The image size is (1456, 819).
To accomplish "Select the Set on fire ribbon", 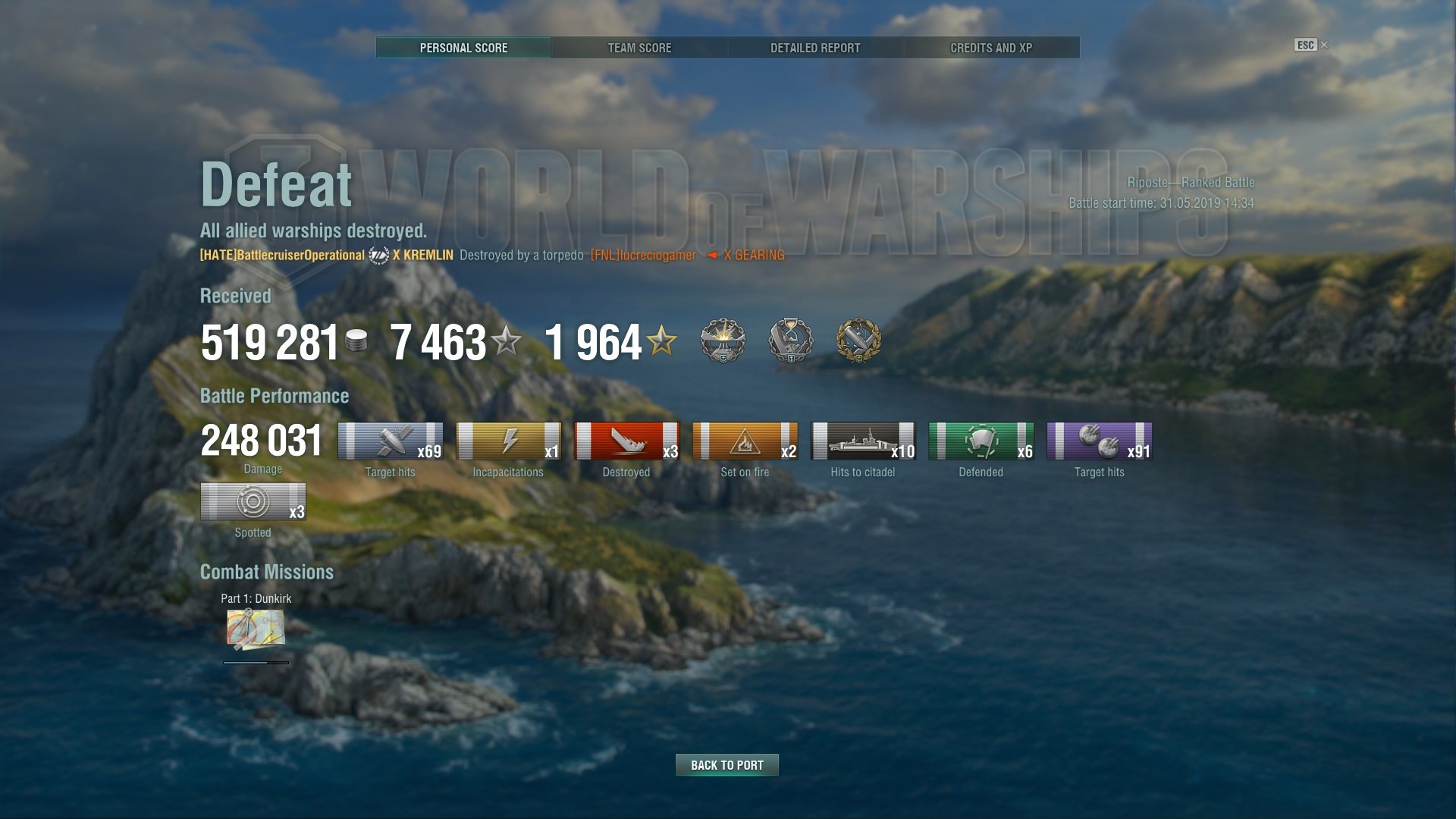I will click(745, 441).
